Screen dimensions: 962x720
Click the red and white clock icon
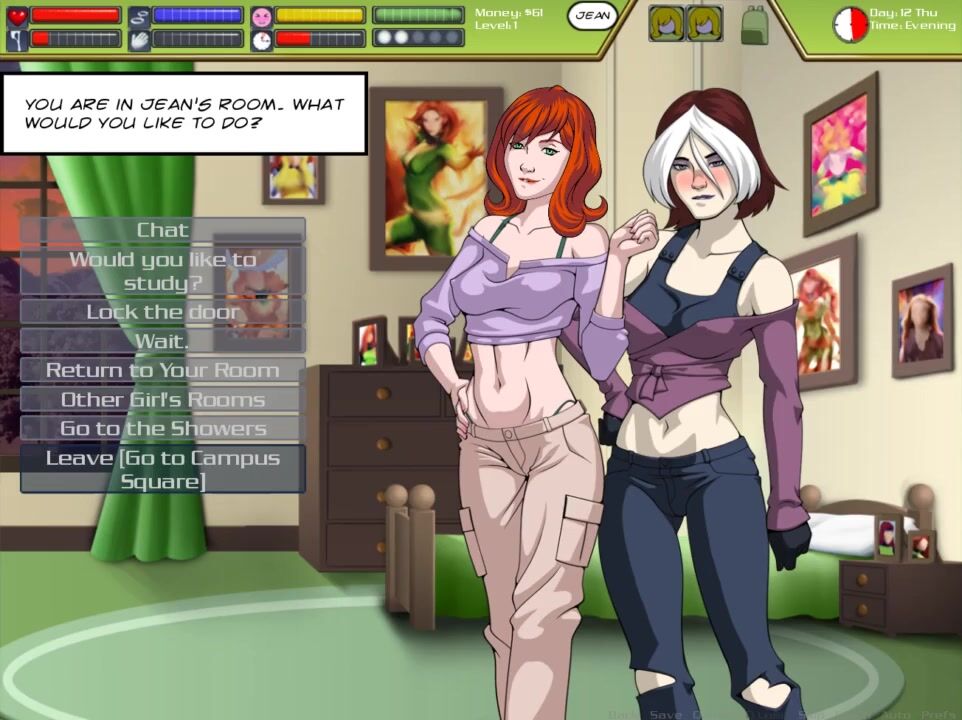tap(850, 24)
